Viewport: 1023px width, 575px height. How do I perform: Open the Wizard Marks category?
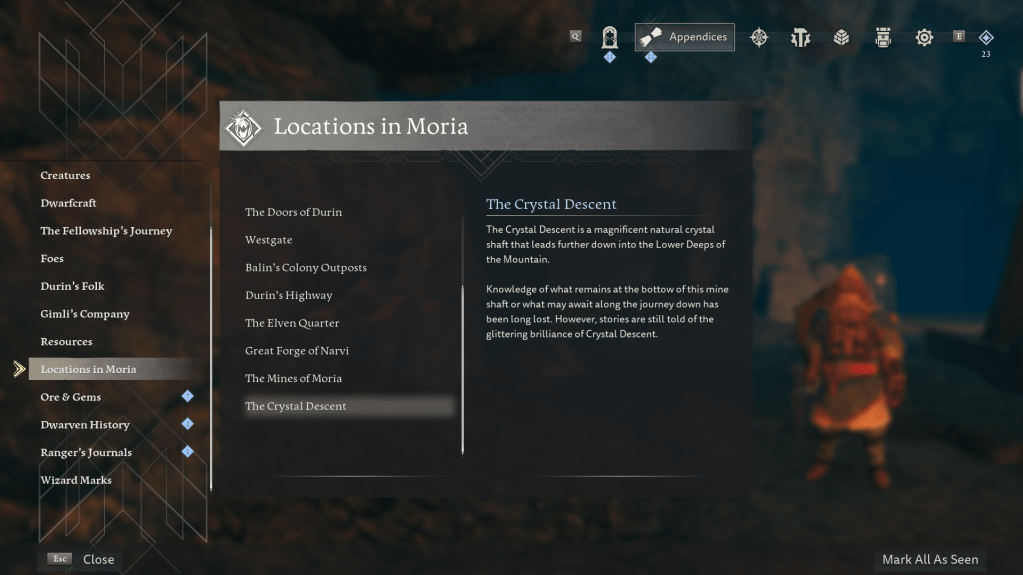[x=76, y=480]
